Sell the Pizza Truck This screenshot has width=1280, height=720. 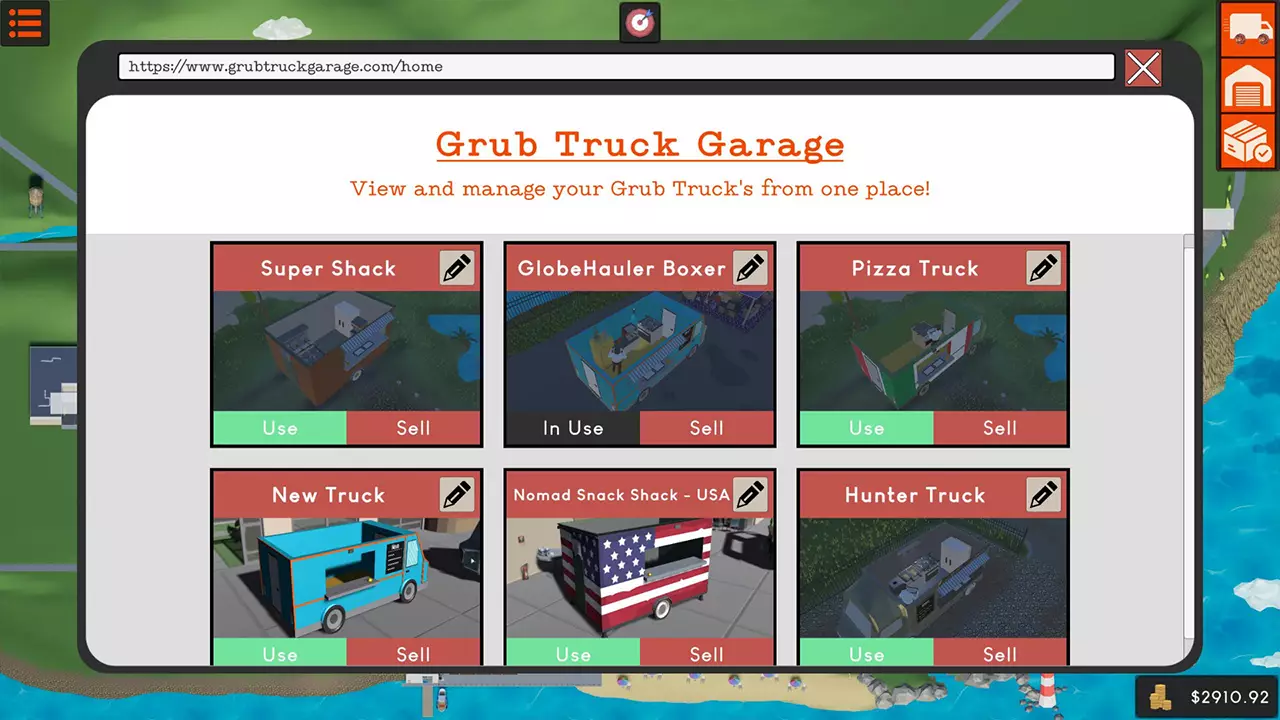click(999, 428)
